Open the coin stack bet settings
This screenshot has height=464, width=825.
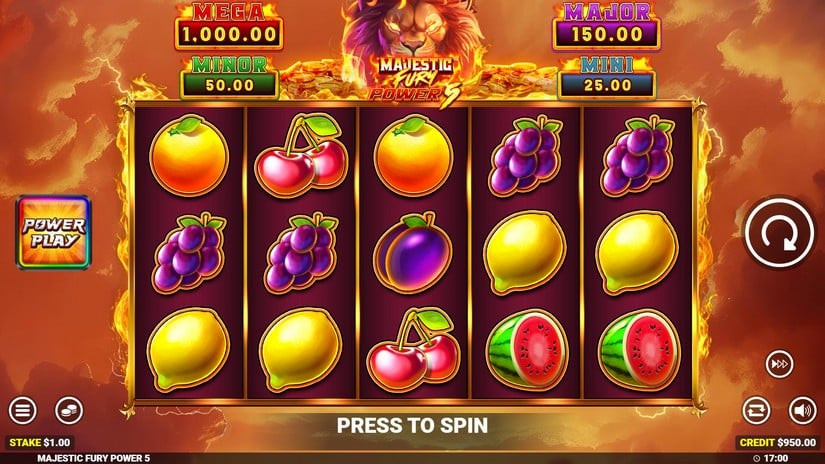(68, 410)
